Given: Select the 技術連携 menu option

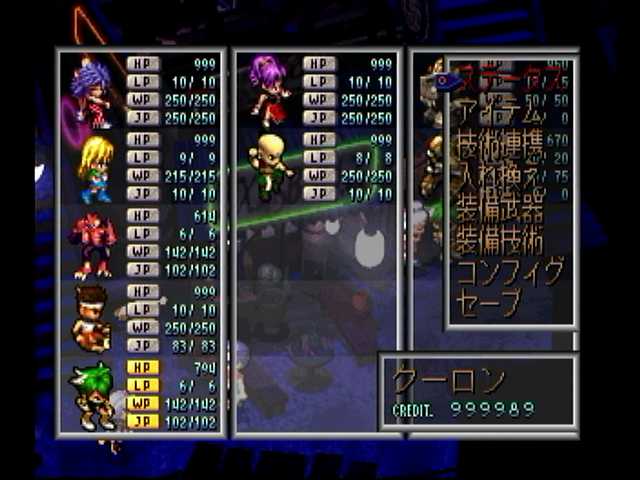Looking at the screenshot, I should (501, 148).
